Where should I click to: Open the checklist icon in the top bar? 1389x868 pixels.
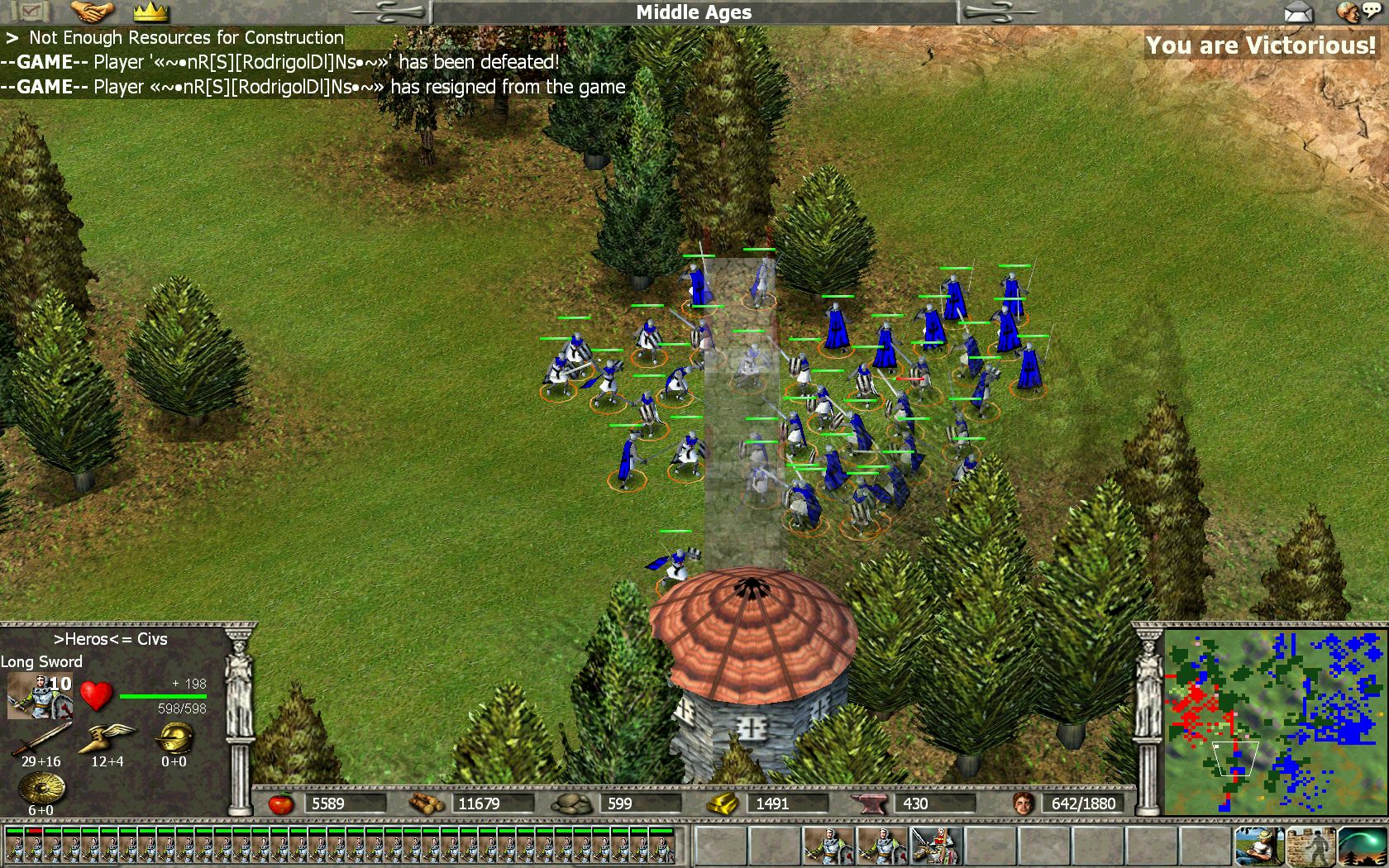(31, 12)
